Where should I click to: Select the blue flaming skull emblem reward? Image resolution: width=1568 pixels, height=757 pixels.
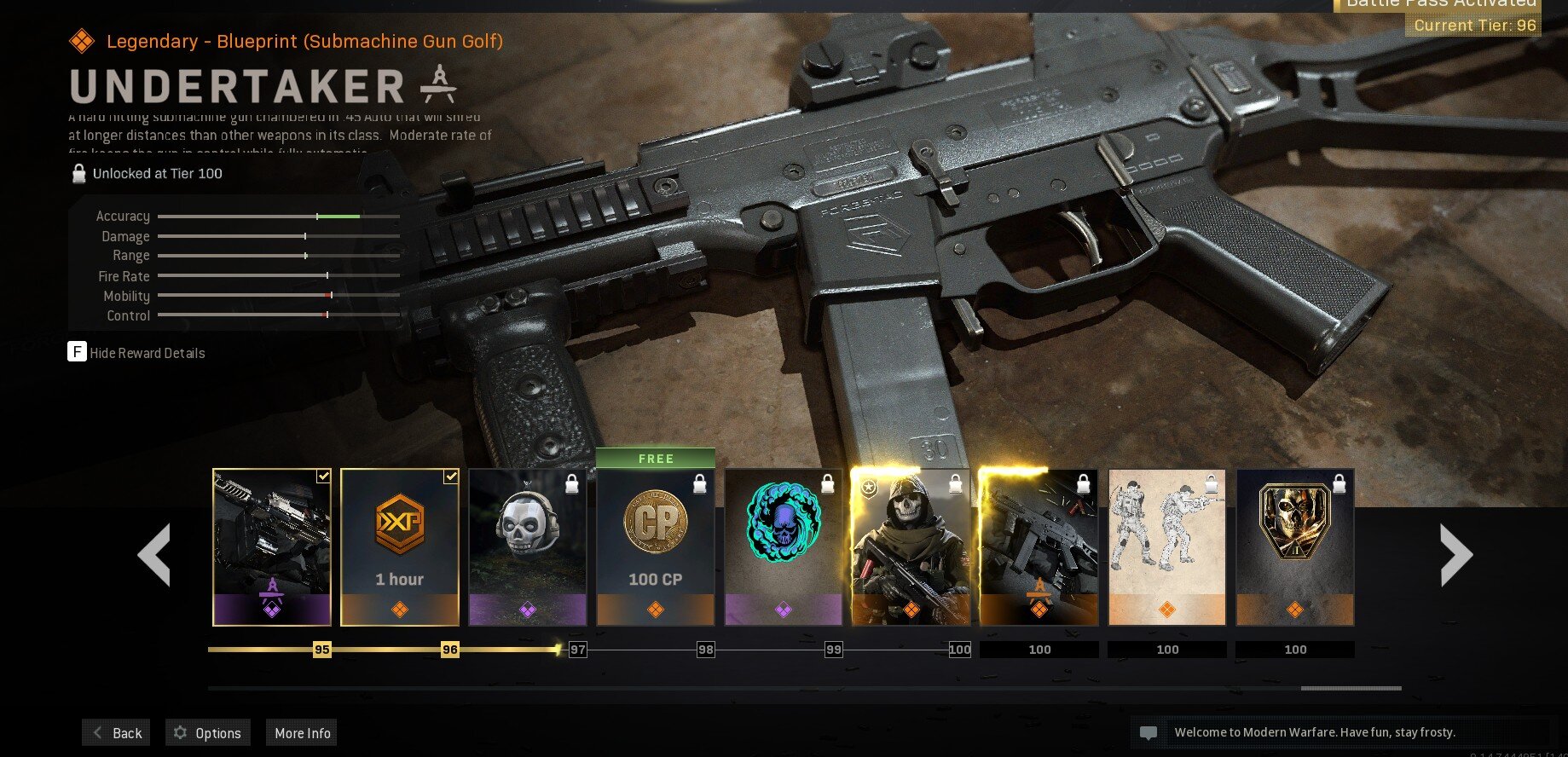point(784,547)
